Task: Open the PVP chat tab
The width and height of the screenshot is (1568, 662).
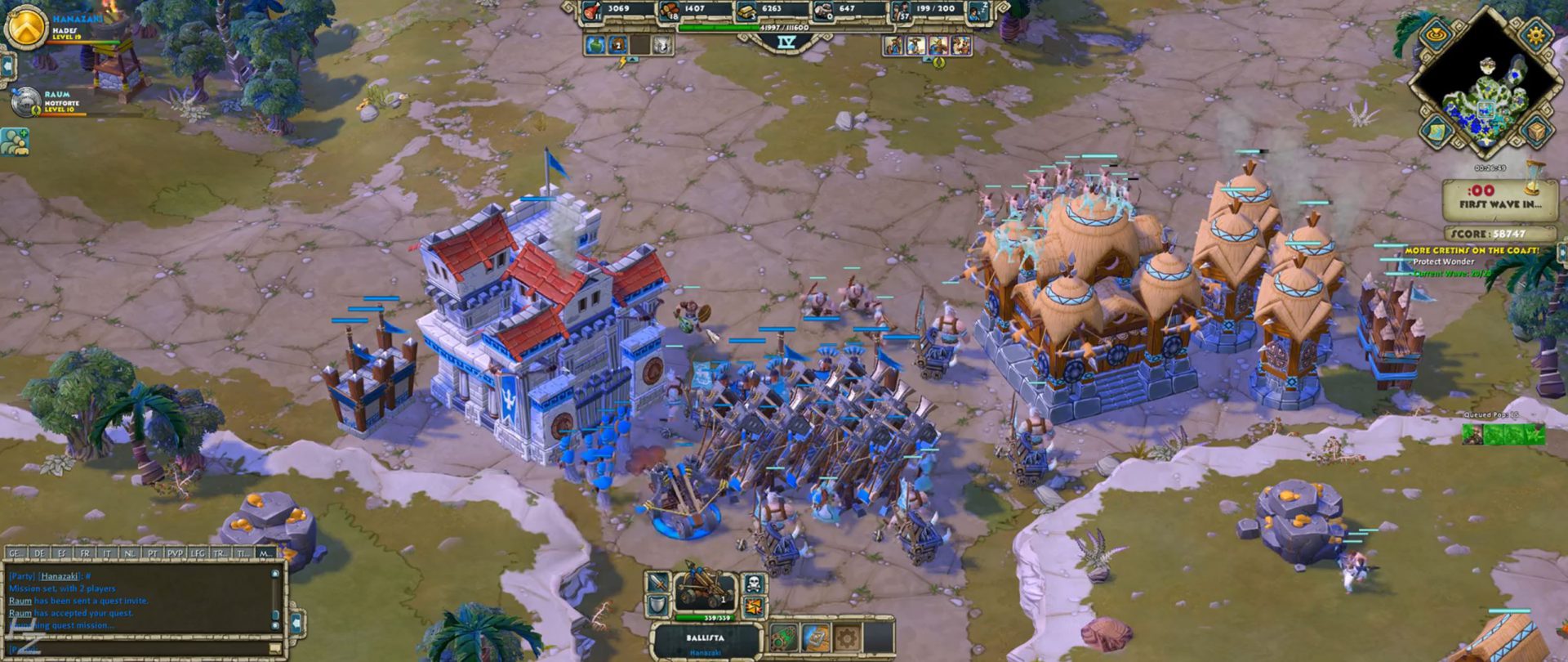Action: tap(176, 553)
